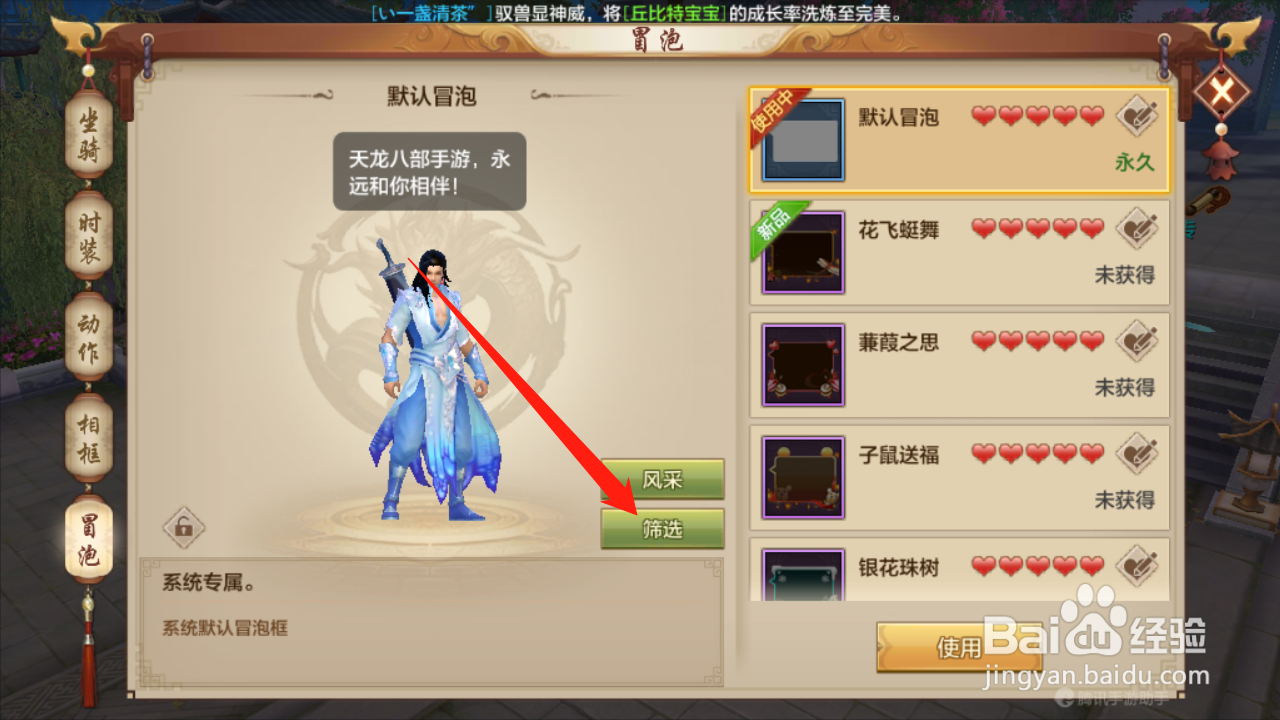
Task: Click the 风采 button
Action: pyautogui.click(x=662, y=480)
